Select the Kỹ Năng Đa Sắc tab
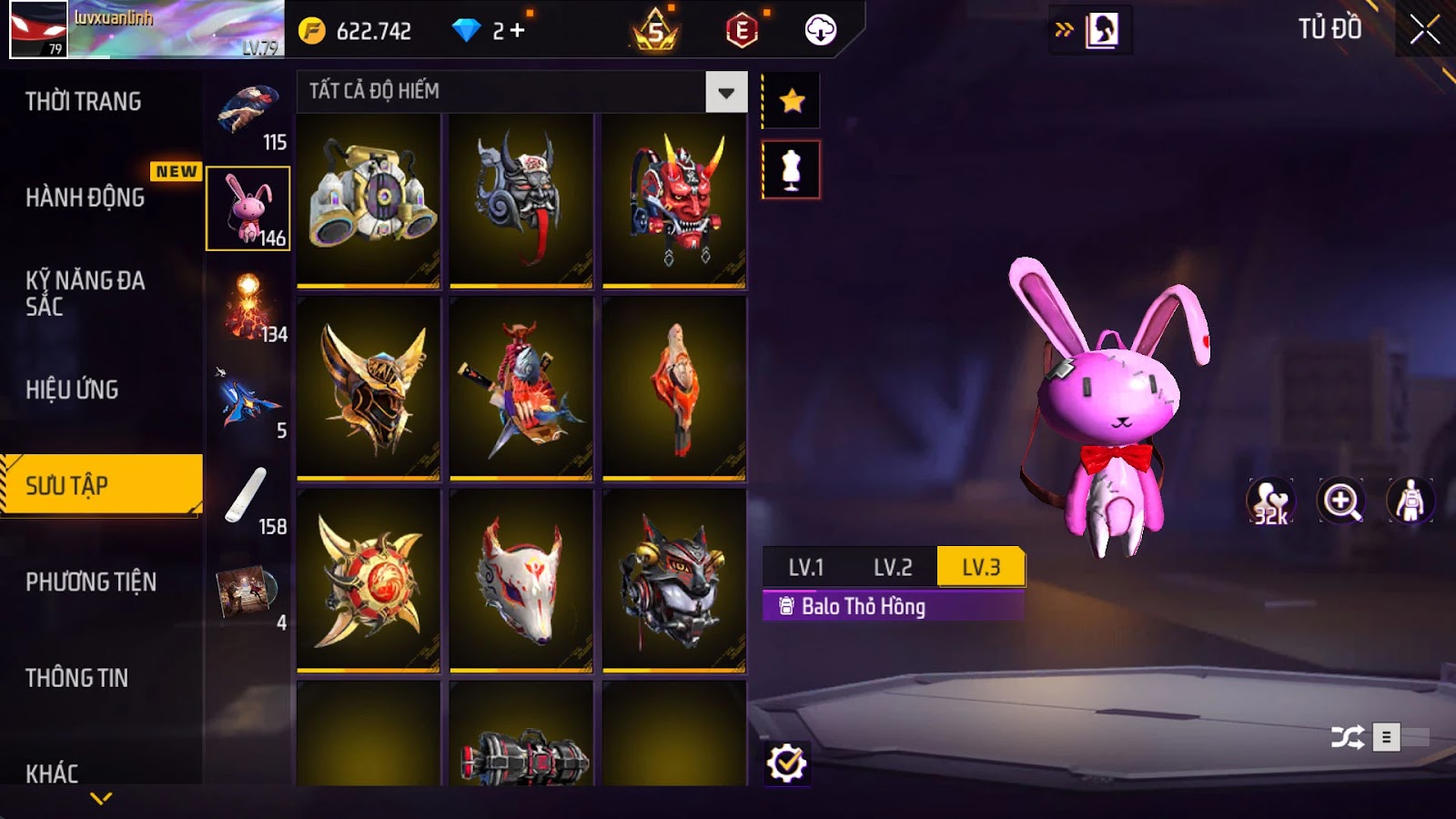 point(86,293)
